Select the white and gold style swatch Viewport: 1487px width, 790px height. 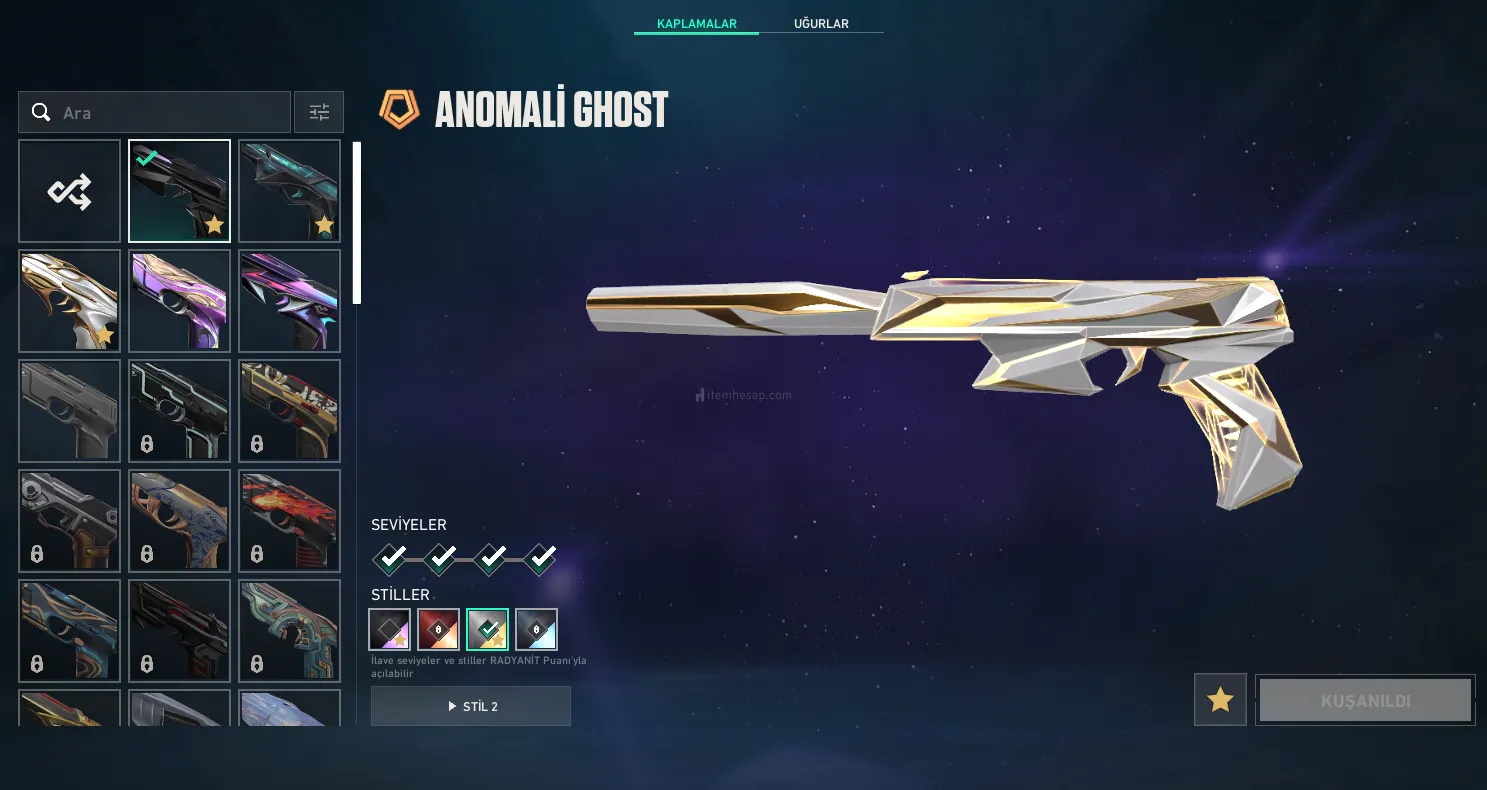coord(487,630)
